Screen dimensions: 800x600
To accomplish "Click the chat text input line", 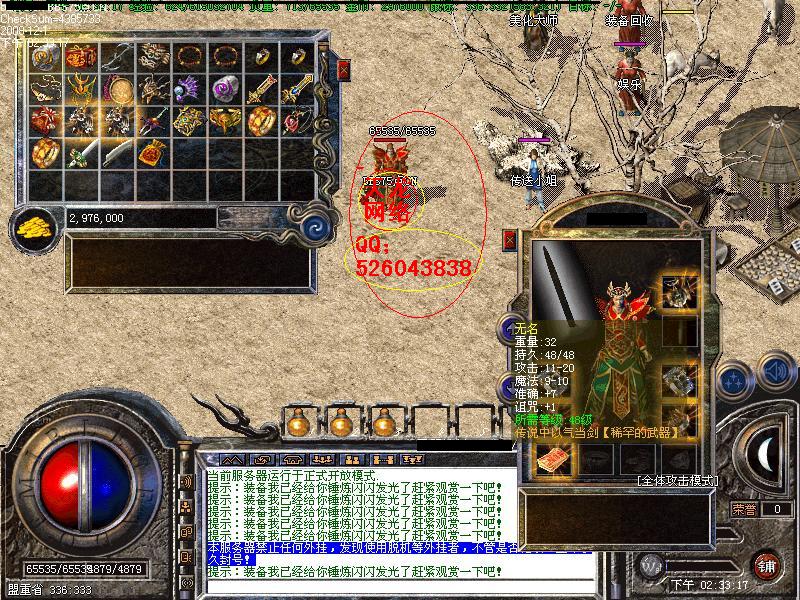I will [x=360, y=573].
